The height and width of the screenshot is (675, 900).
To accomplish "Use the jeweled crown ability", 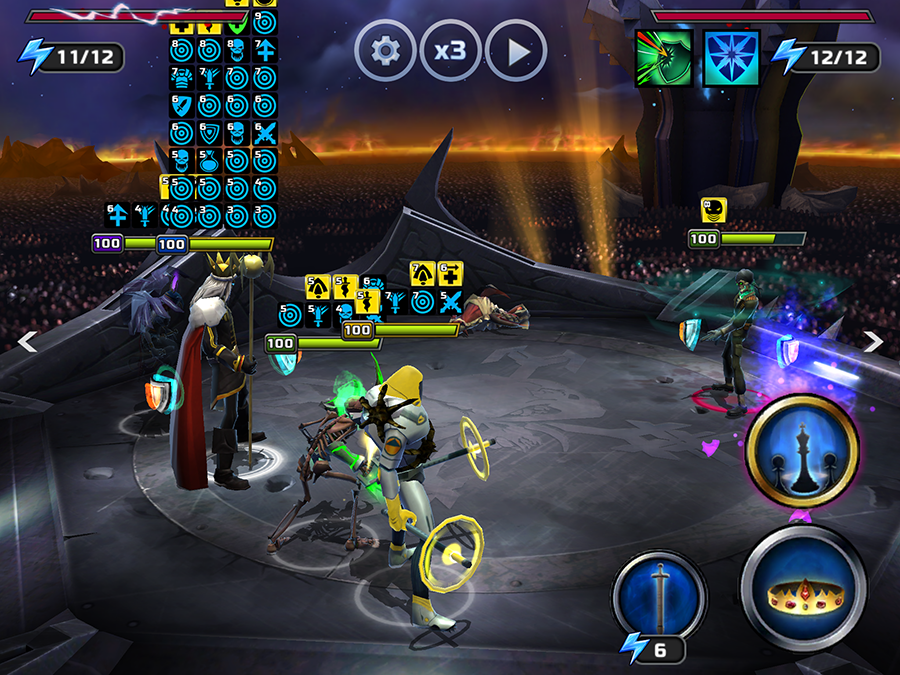I will pyautogui.click(x=803, y=590).
